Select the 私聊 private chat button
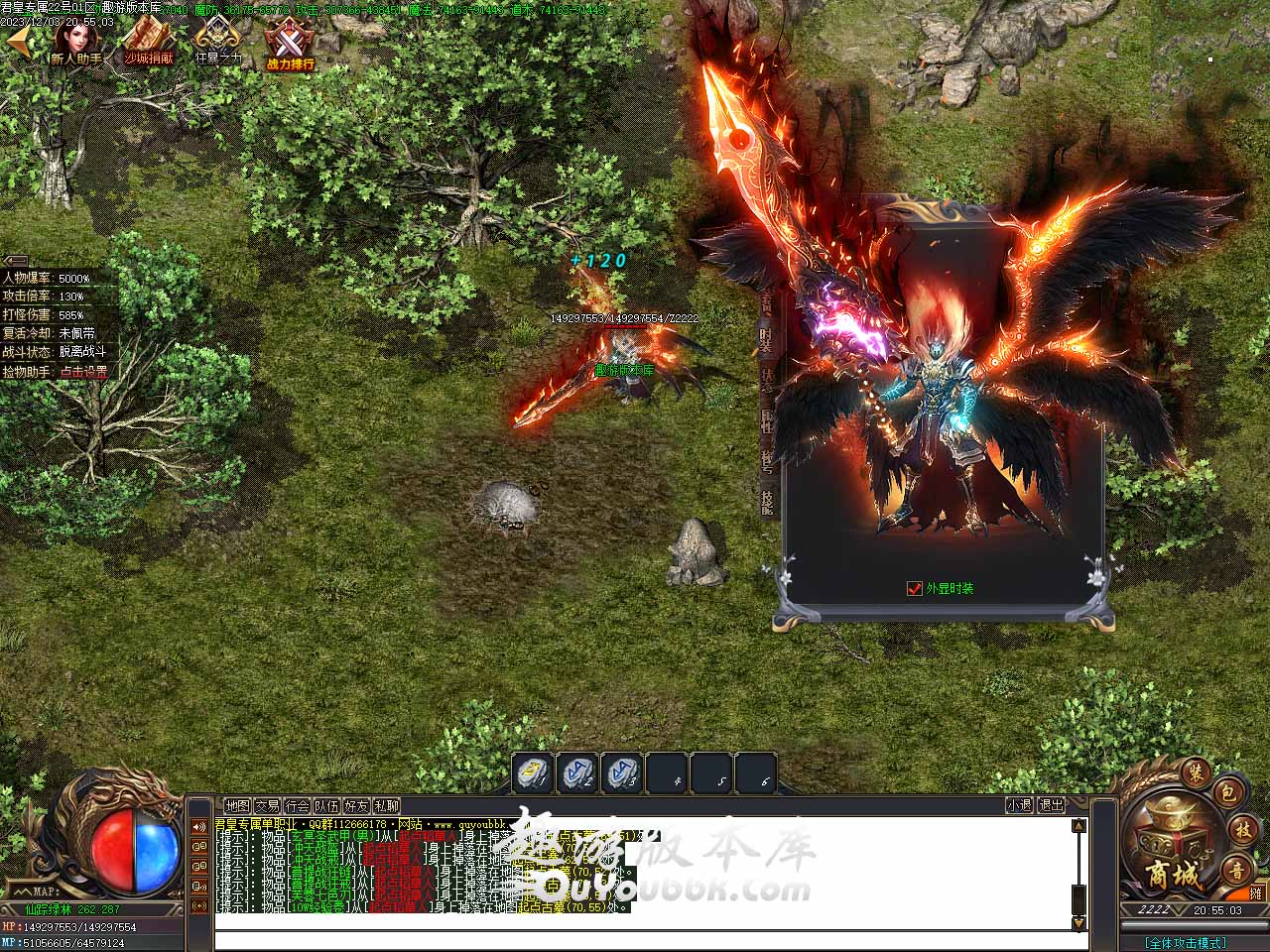The height and width of the screenshot is (952, 1270). [386, 806]
